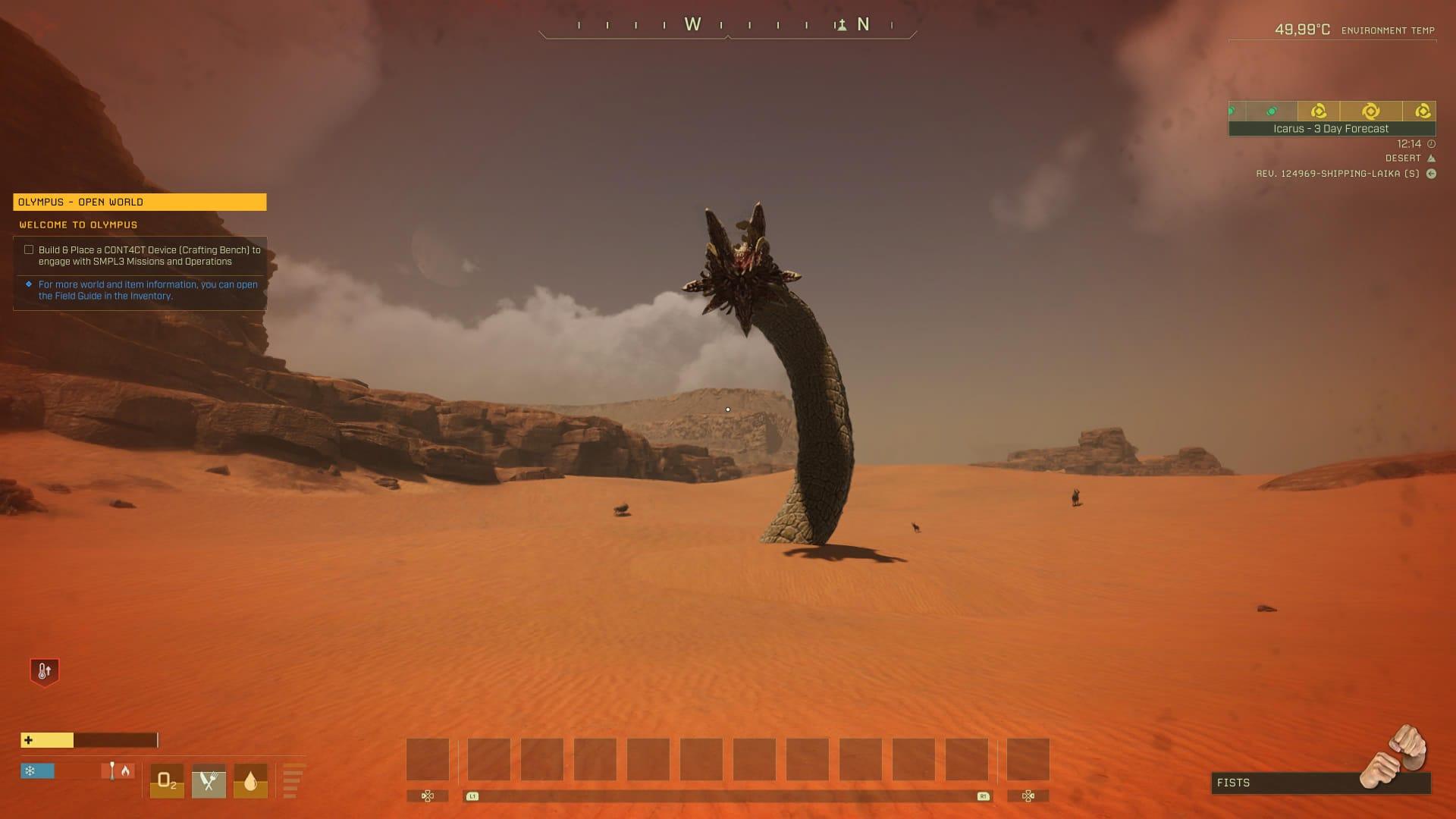Click the oxygen O2 status icon
1456x819 pixels.
(167, 781)
